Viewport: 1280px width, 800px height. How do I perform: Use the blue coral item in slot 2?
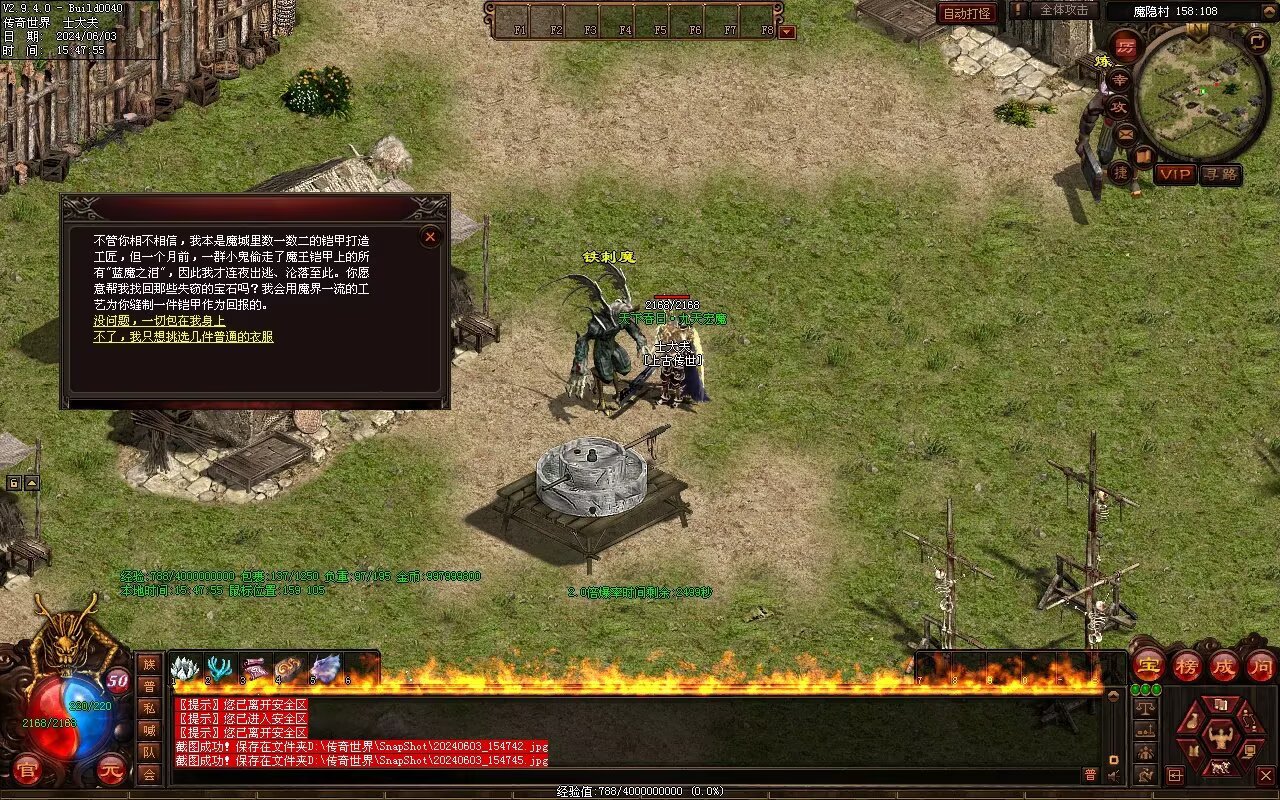pyautogui.click(x=220, y=668)
